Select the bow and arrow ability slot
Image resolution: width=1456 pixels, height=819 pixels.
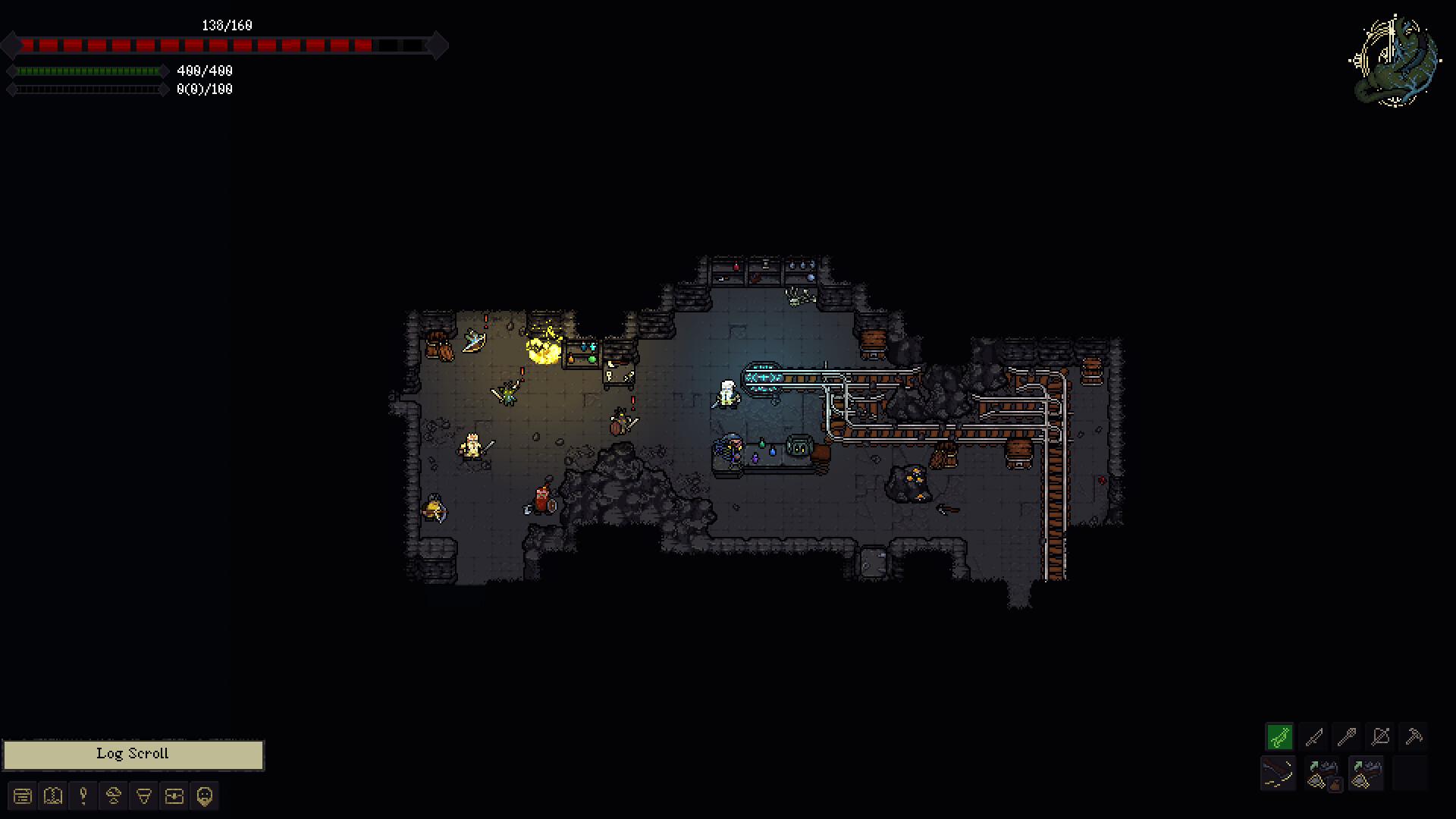[x=1380, y=736]
